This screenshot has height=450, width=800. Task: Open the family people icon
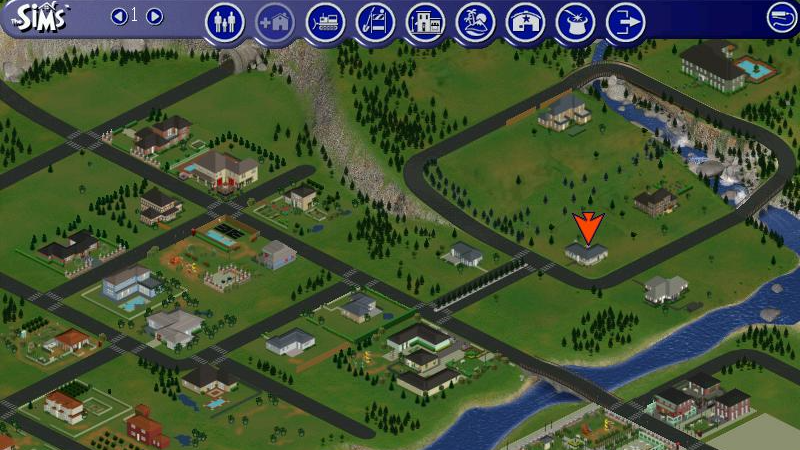tap(225, 22)
